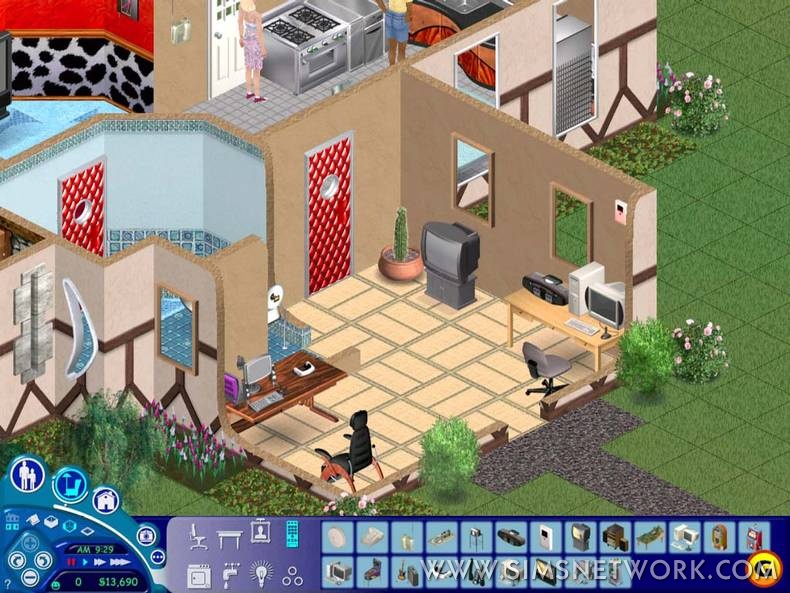Select the Electronics category remote icon
790x593 pixels.
point(292,535)
